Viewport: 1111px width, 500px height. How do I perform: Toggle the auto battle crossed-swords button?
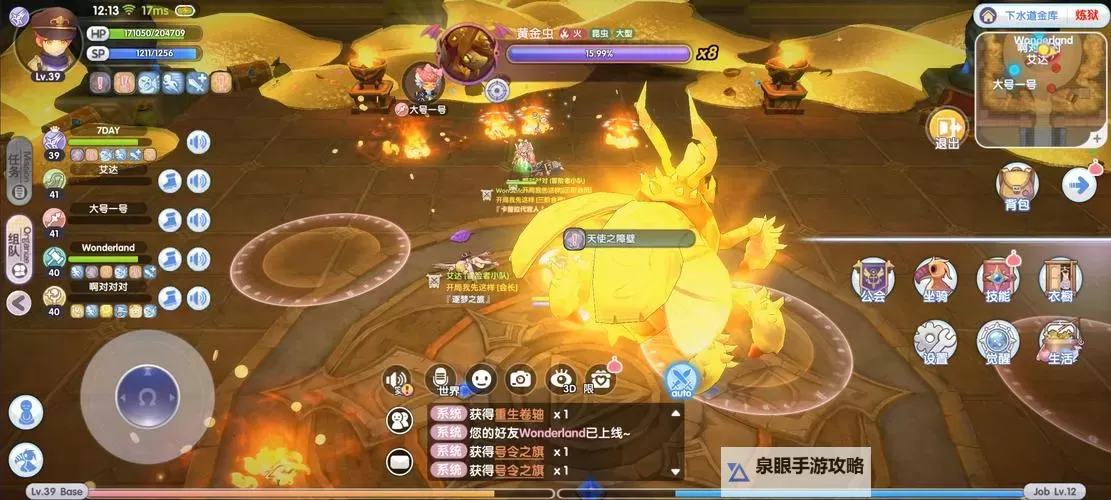coord(682,379)
